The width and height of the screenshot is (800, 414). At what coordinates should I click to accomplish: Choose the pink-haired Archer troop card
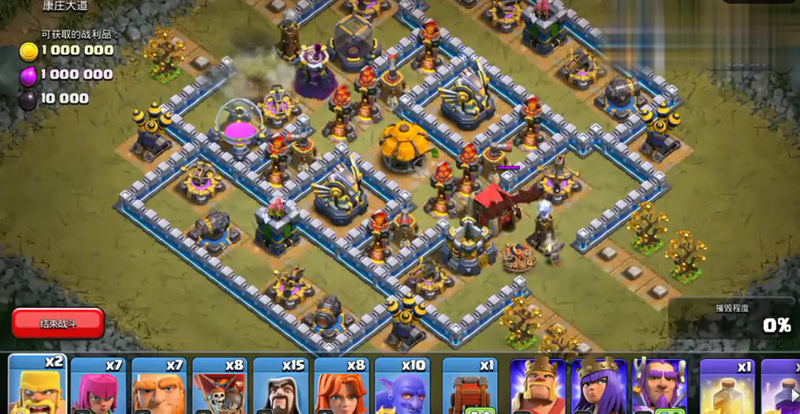point(98,386)
